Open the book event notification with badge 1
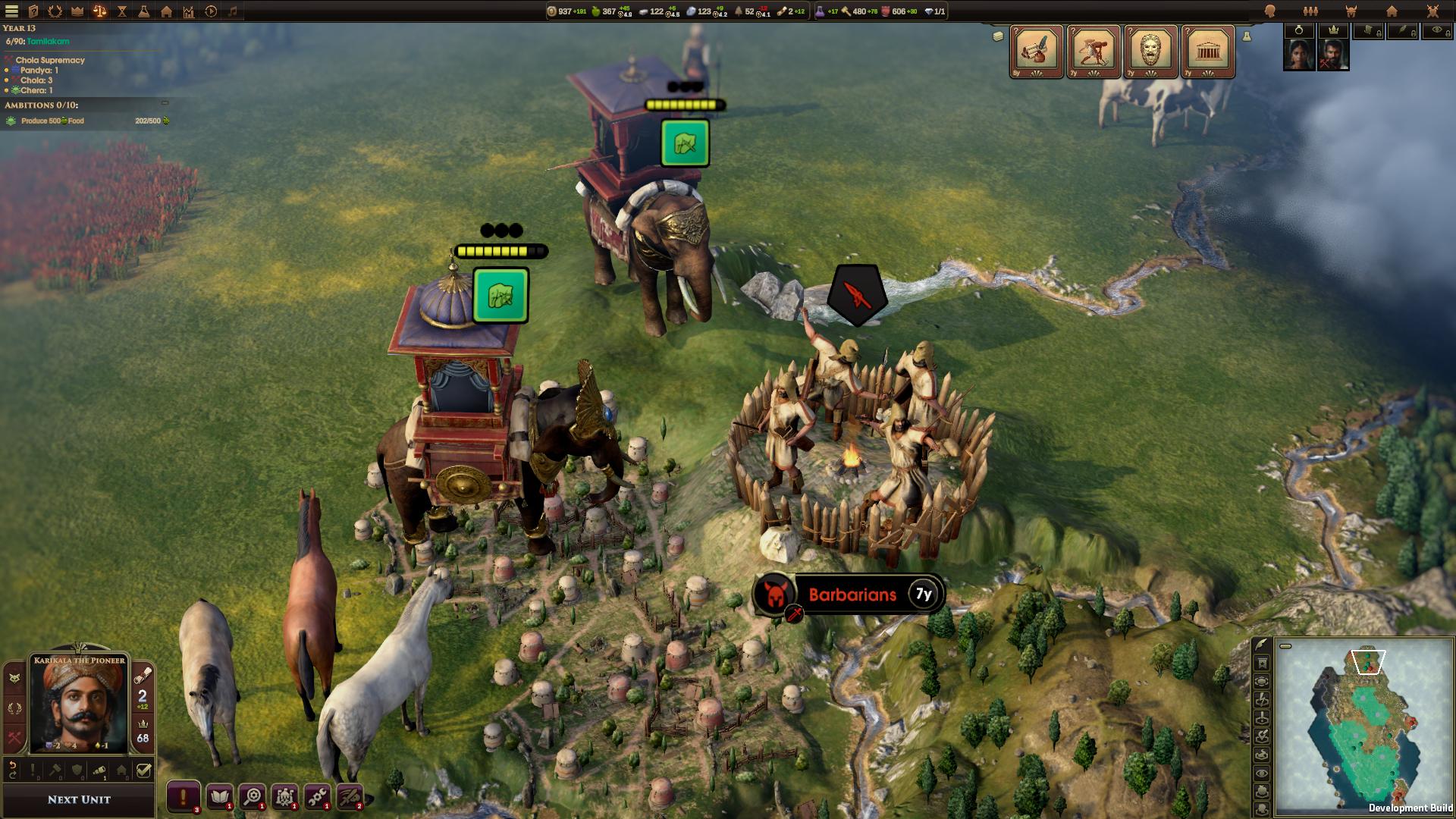This screenshot has height=819, width=1456. (x=219, y=798)
